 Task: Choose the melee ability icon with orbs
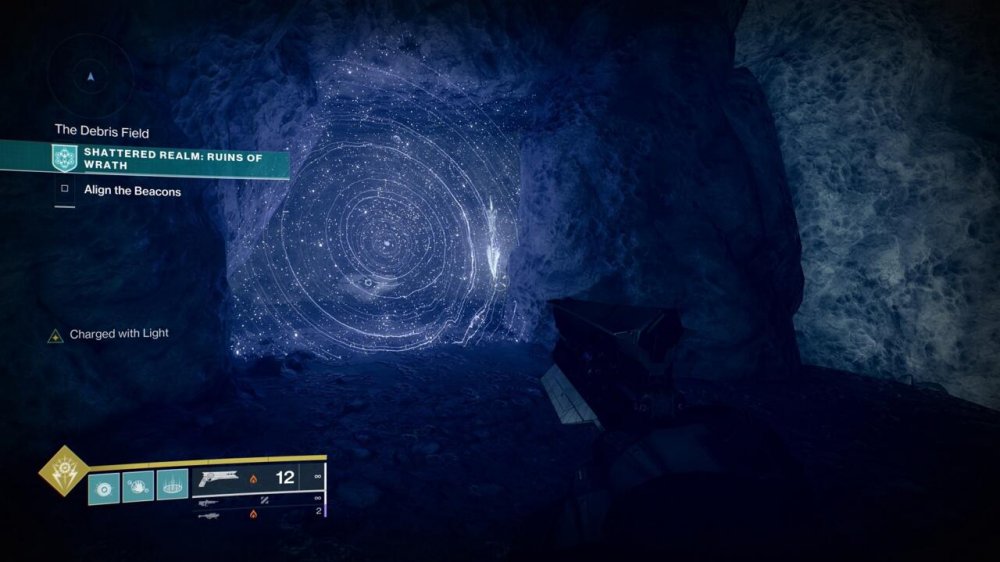point(138,487)
